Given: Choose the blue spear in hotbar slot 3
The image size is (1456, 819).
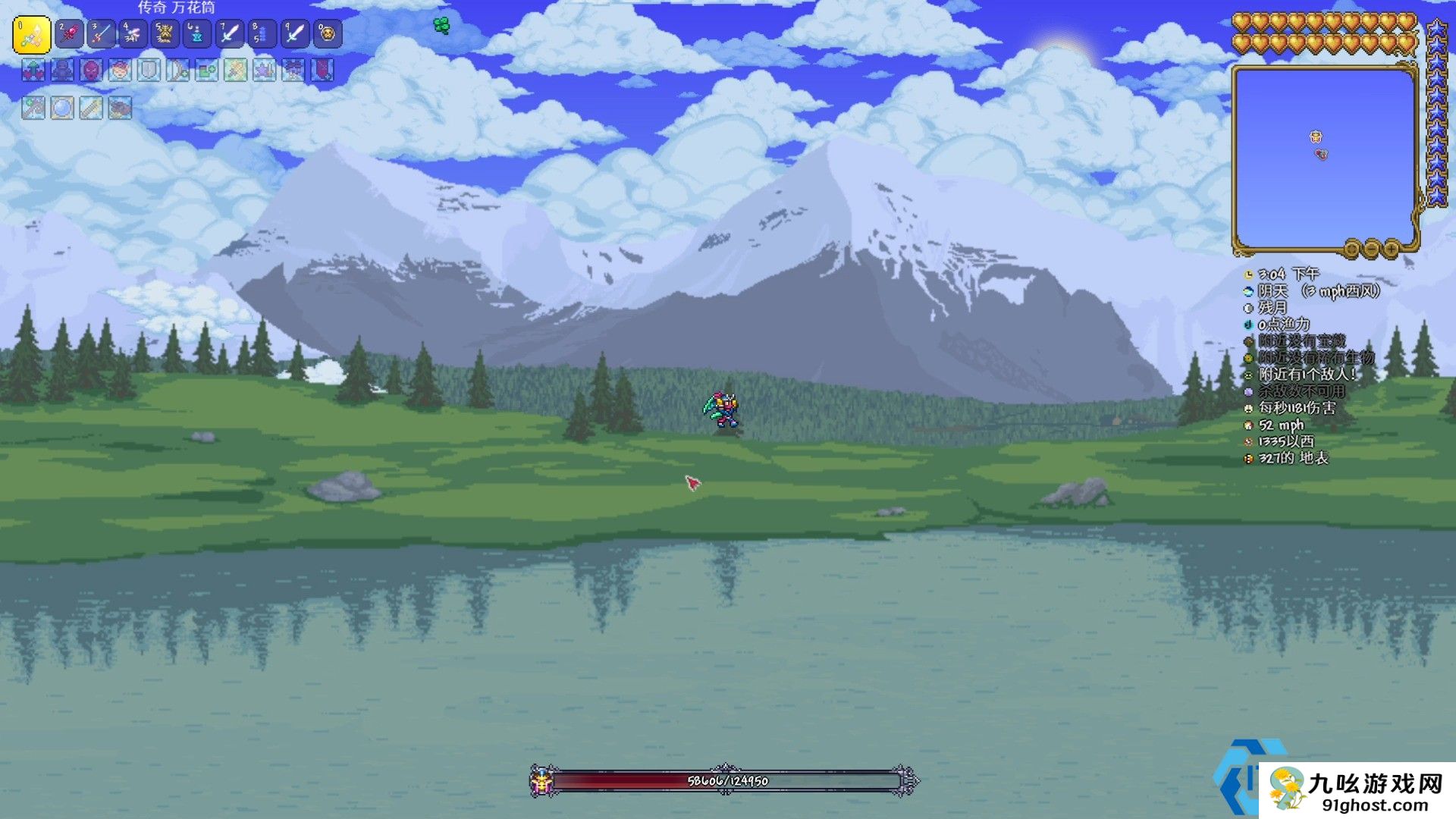Looking at the screenshot, I should click(101, 34).
